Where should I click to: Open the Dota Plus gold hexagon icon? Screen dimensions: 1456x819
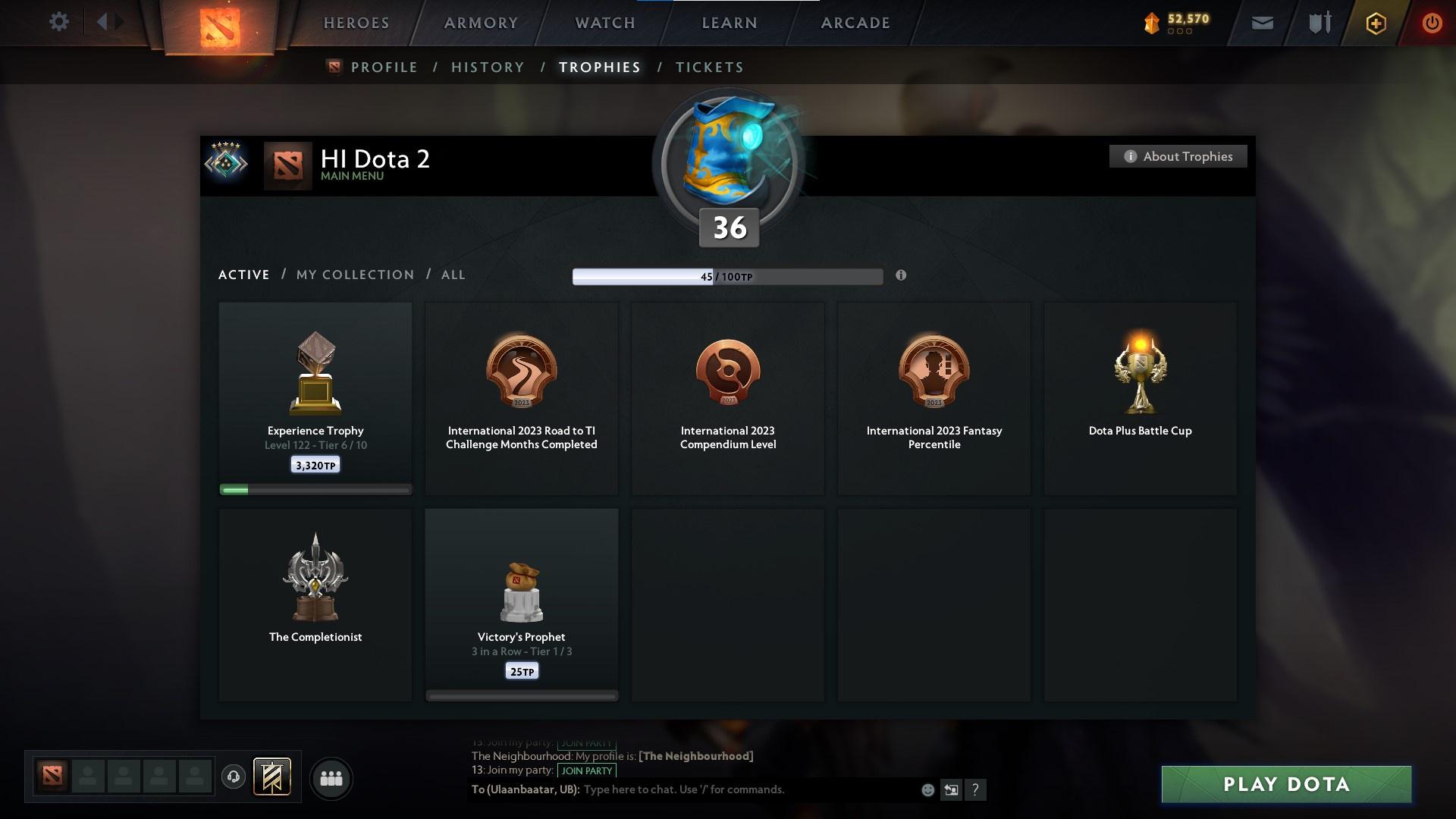pos(1375,23)
